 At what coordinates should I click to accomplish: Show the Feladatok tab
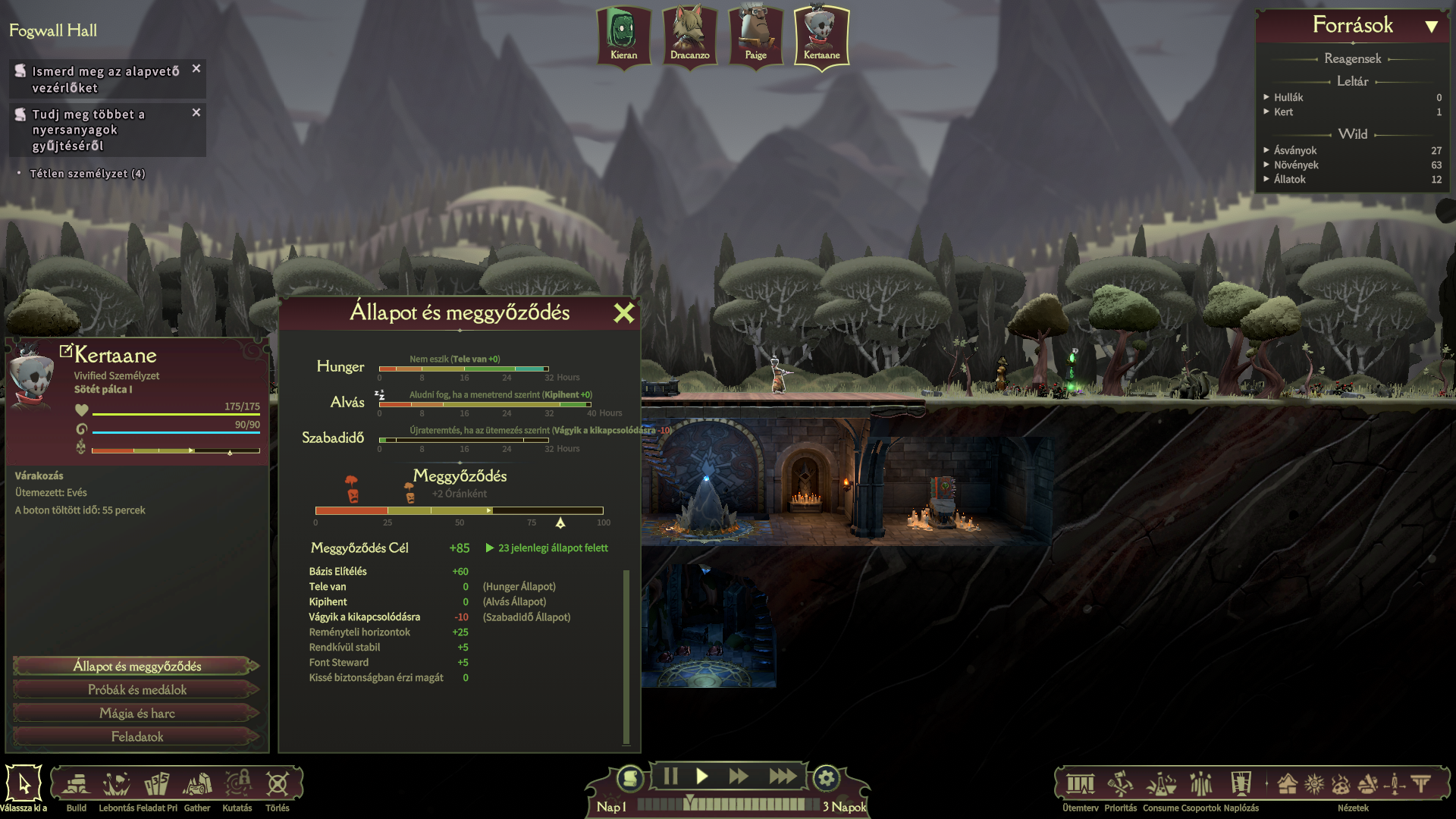point(136,737)
